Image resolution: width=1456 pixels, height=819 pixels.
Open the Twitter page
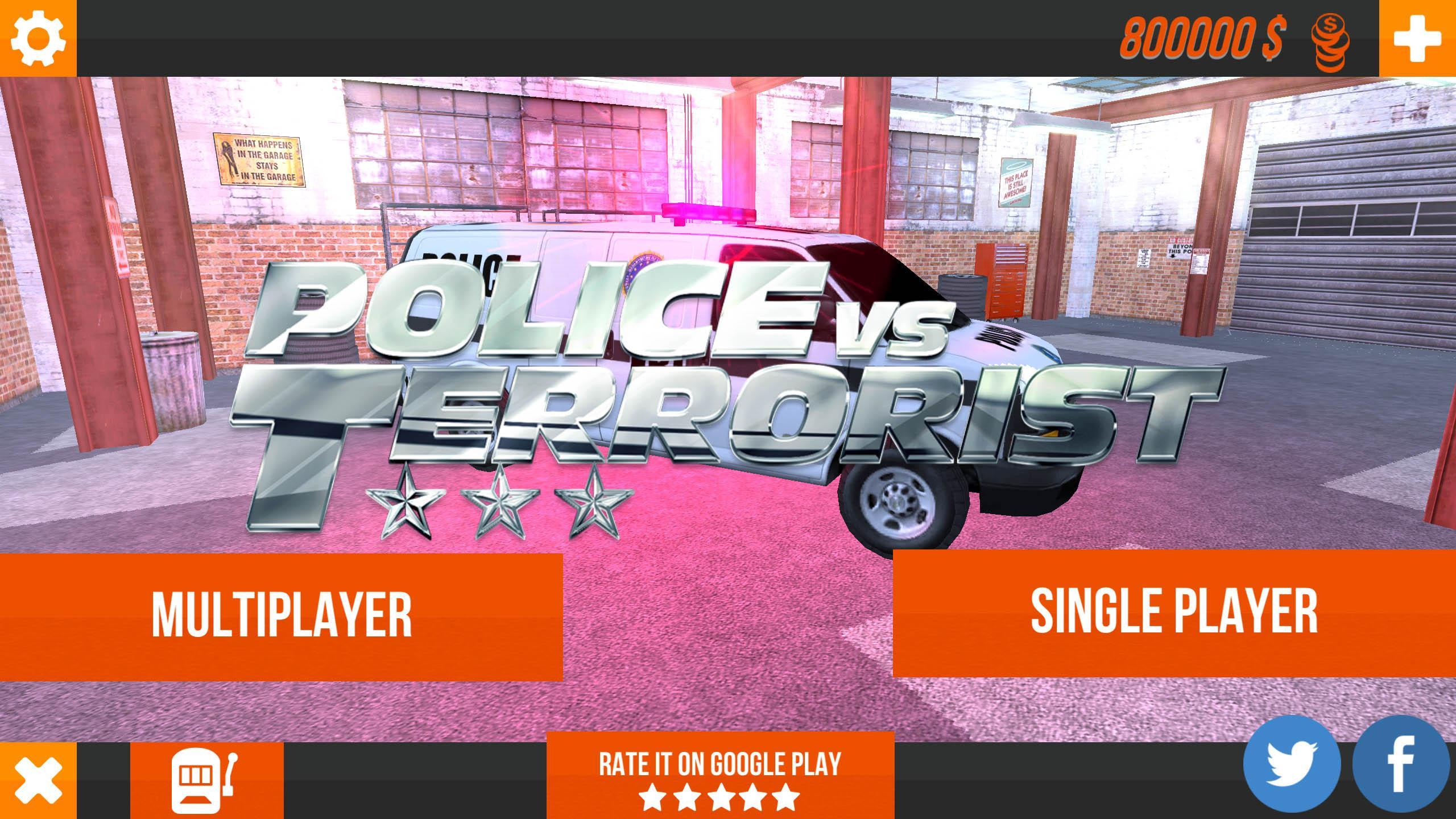(1291, 765)
